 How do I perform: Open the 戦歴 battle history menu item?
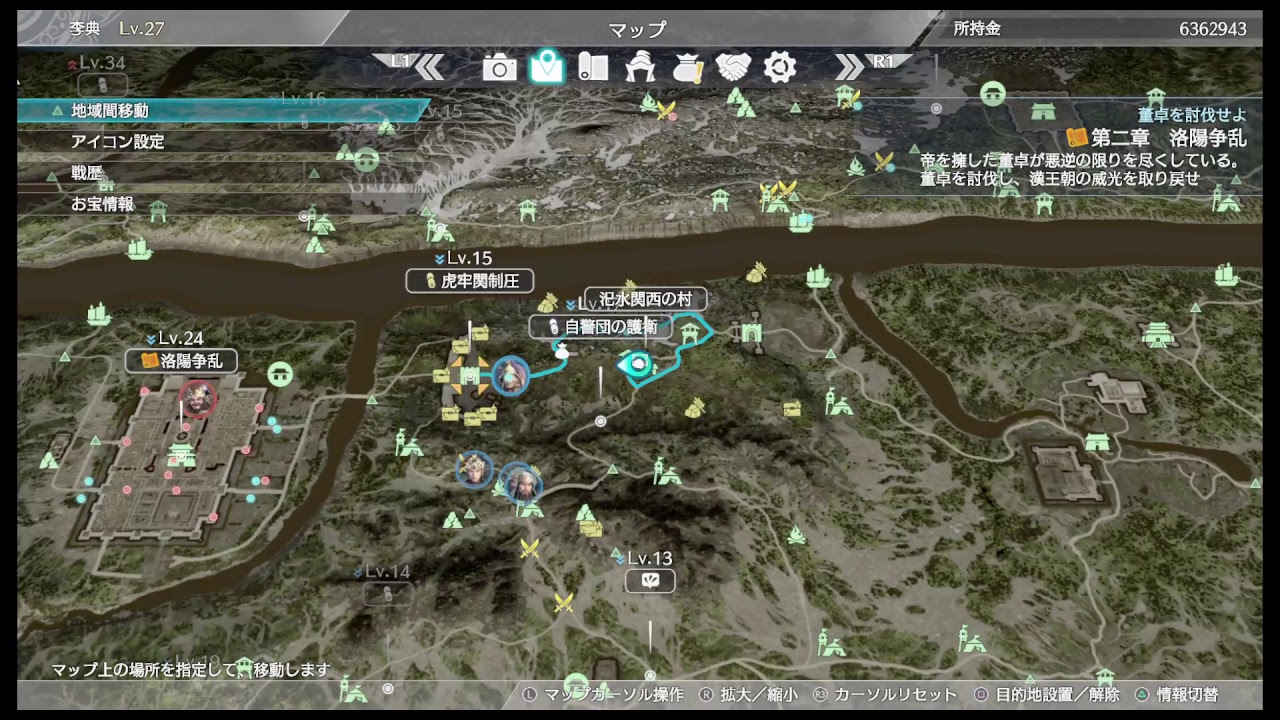pyautogui.click(x=90, y=172)
